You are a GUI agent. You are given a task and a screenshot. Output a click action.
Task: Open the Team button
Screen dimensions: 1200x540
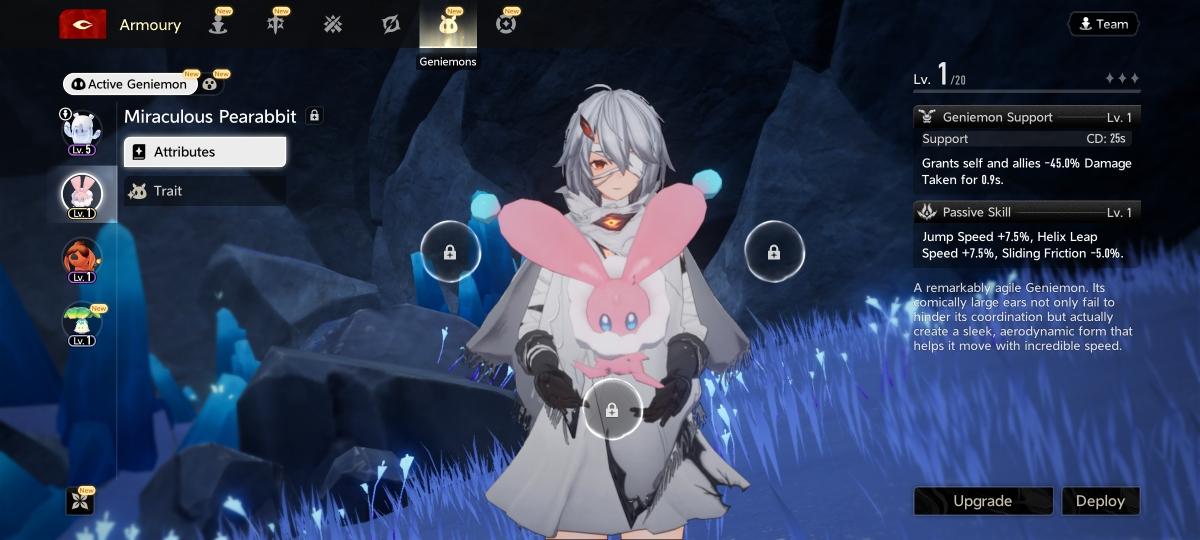(1103, 24)
